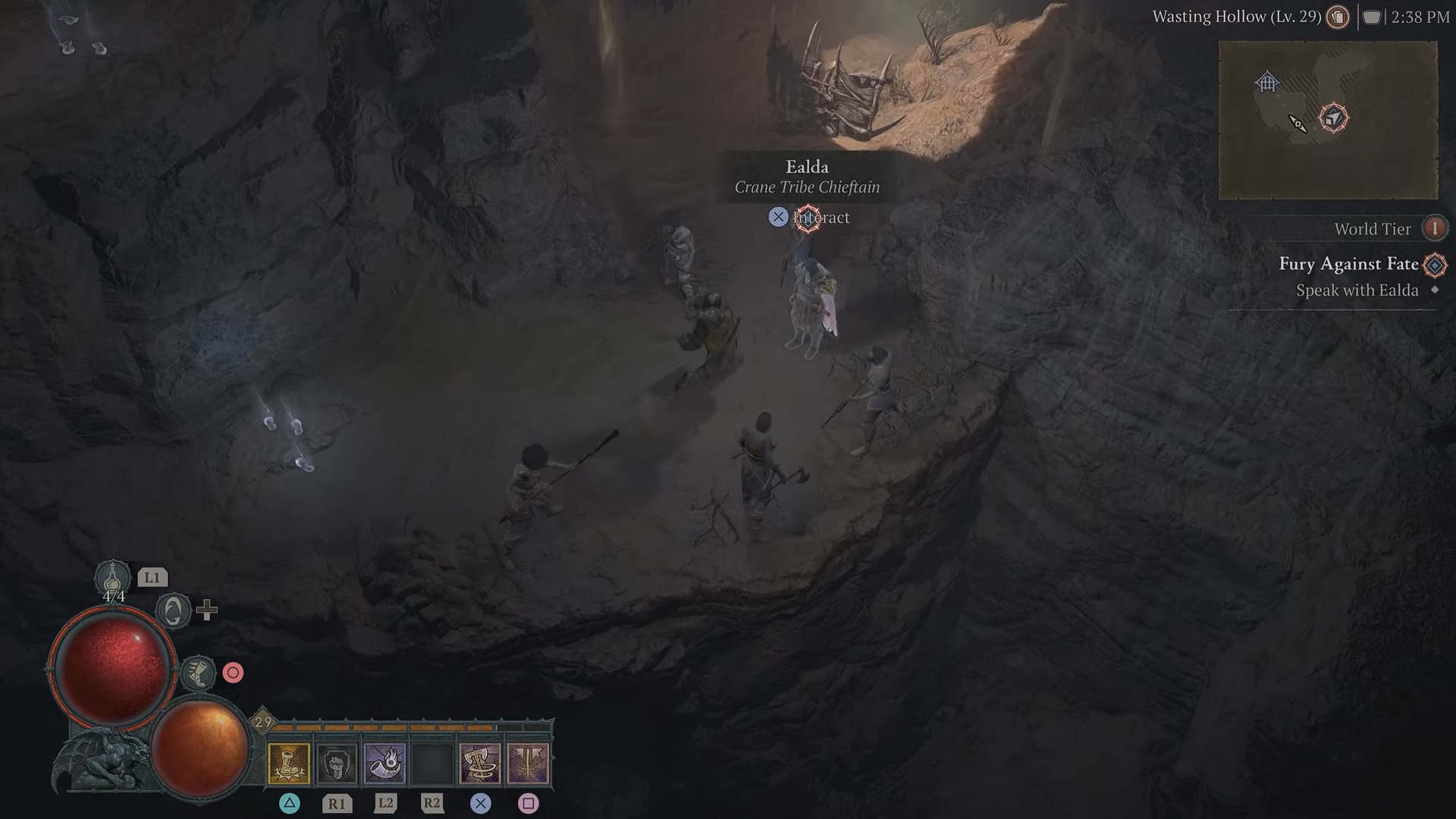Trigger the war horn Rallying Cry skill
This screenshot has height=819, width=1456.
point(384,762)
